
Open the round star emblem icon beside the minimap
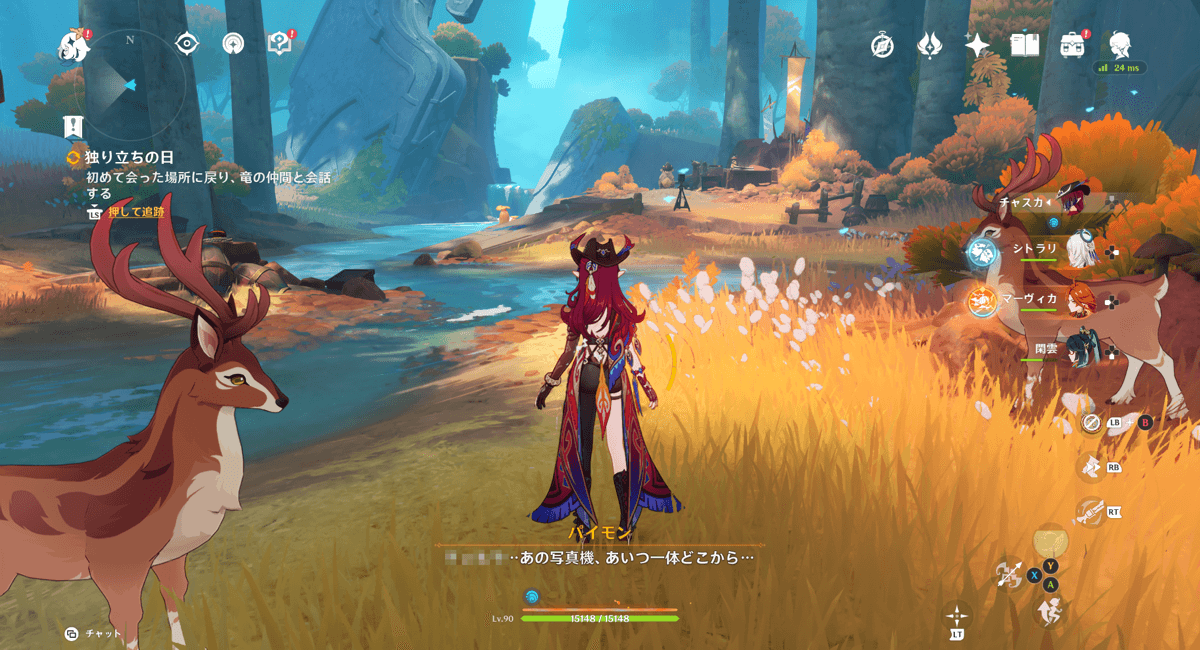233,43
